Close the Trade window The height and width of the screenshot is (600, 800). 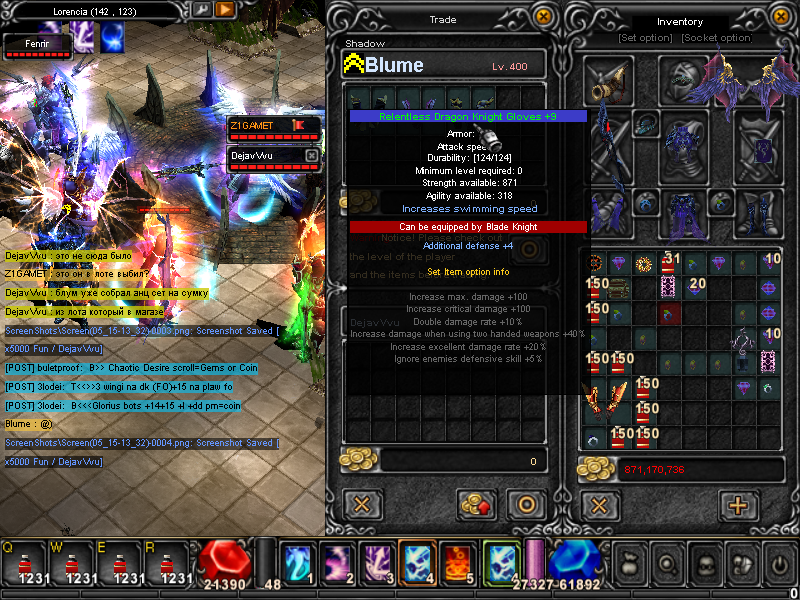543,16
